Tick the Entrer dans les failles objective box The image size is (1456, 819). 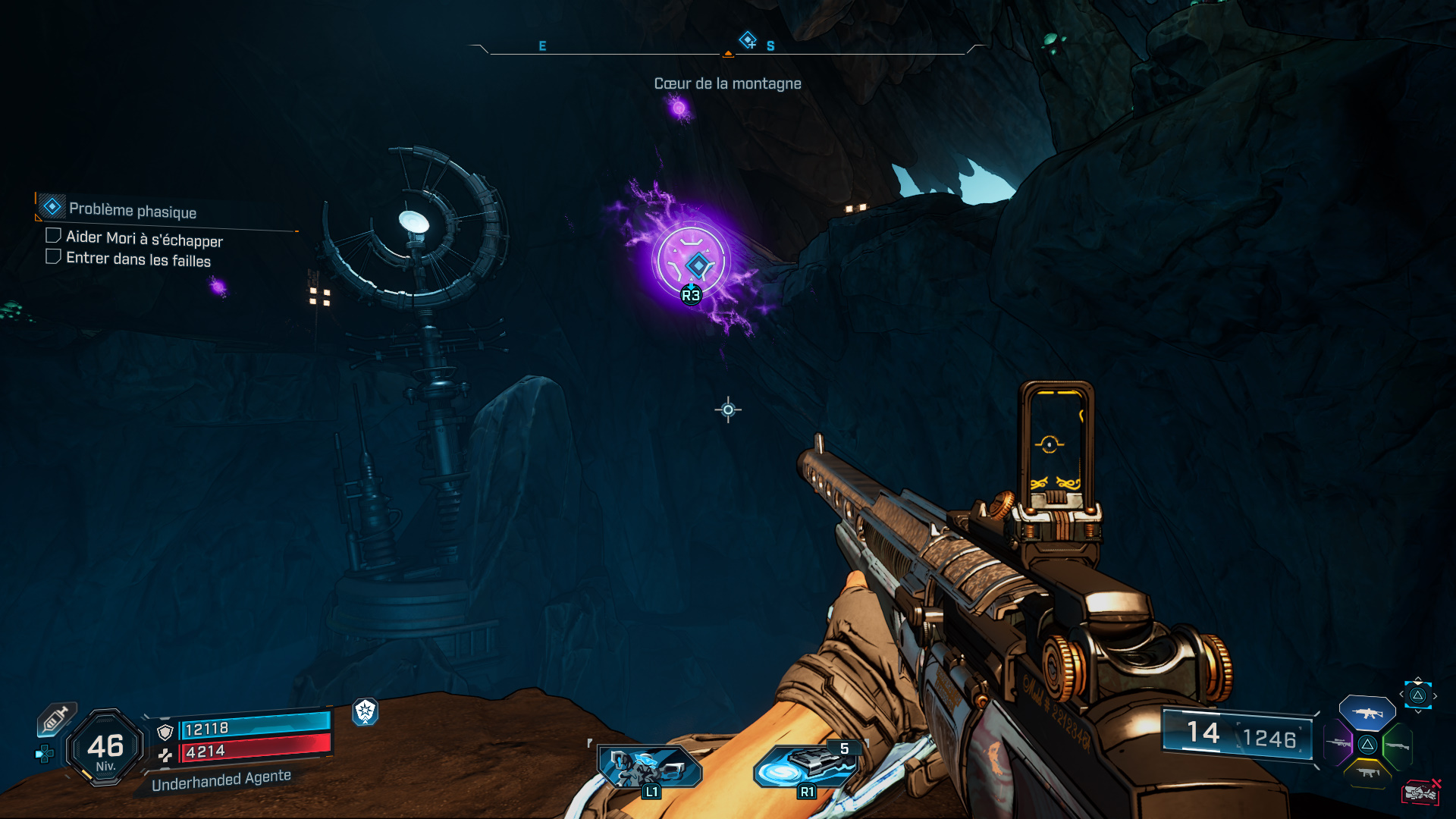click(x=53, y=257)
